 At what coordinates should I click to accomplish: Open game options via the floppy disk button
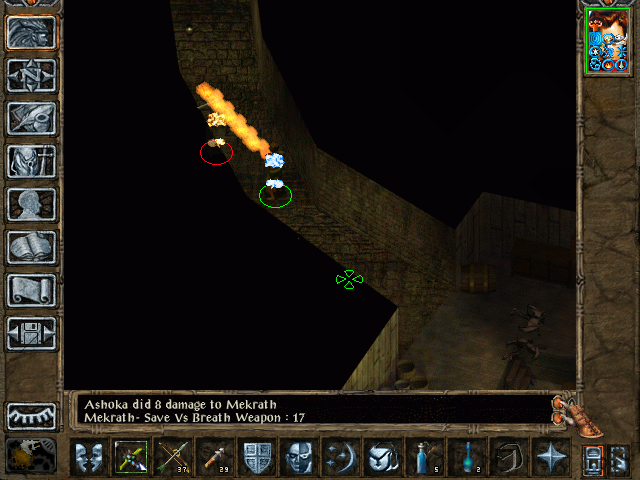click(x=32, y=333)
